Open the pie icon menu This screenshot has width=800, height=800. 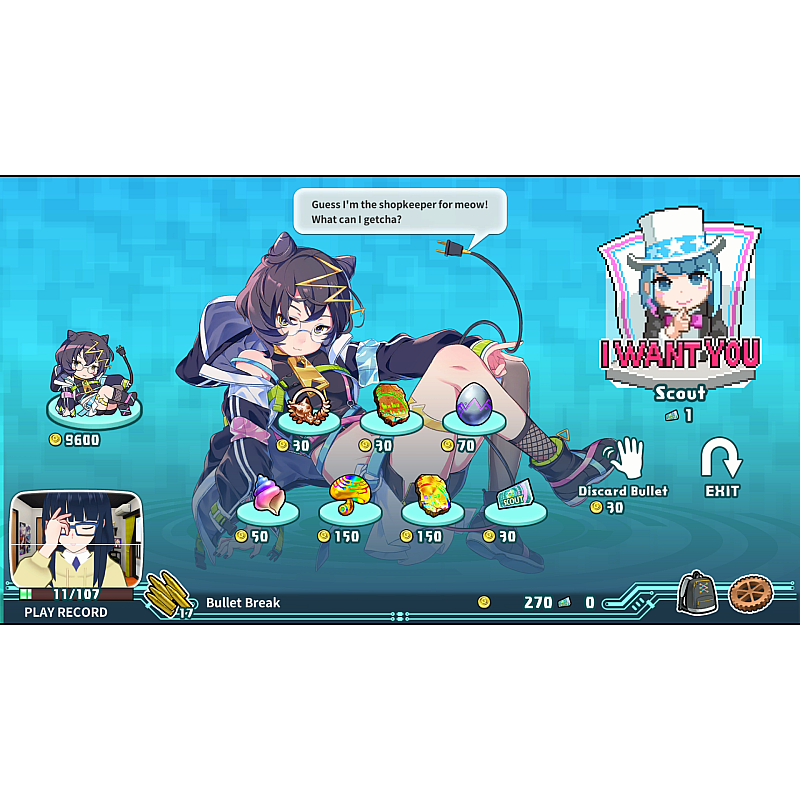click(750, 594)
